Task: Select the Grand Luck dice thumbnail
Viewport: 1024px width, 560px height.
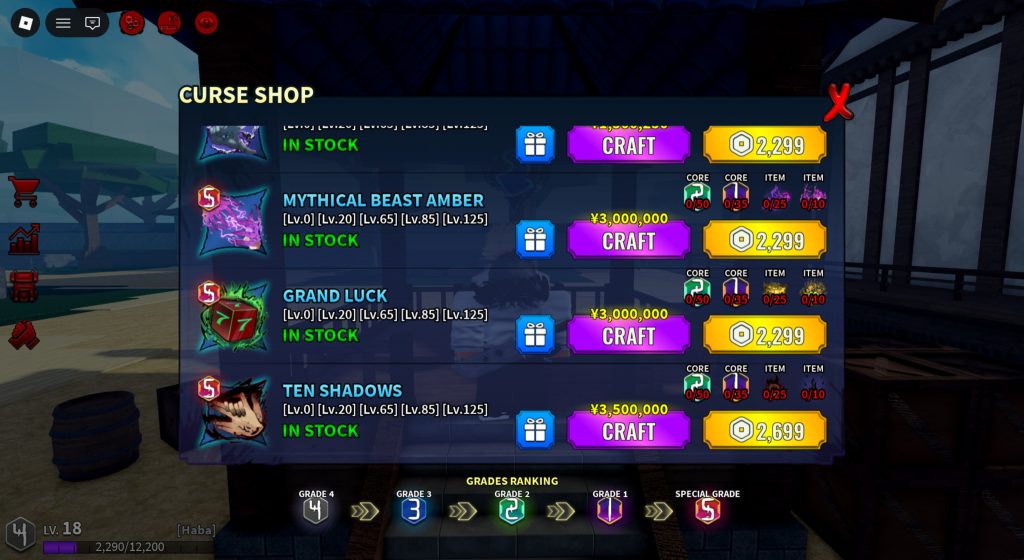Action: pos(232,318)
